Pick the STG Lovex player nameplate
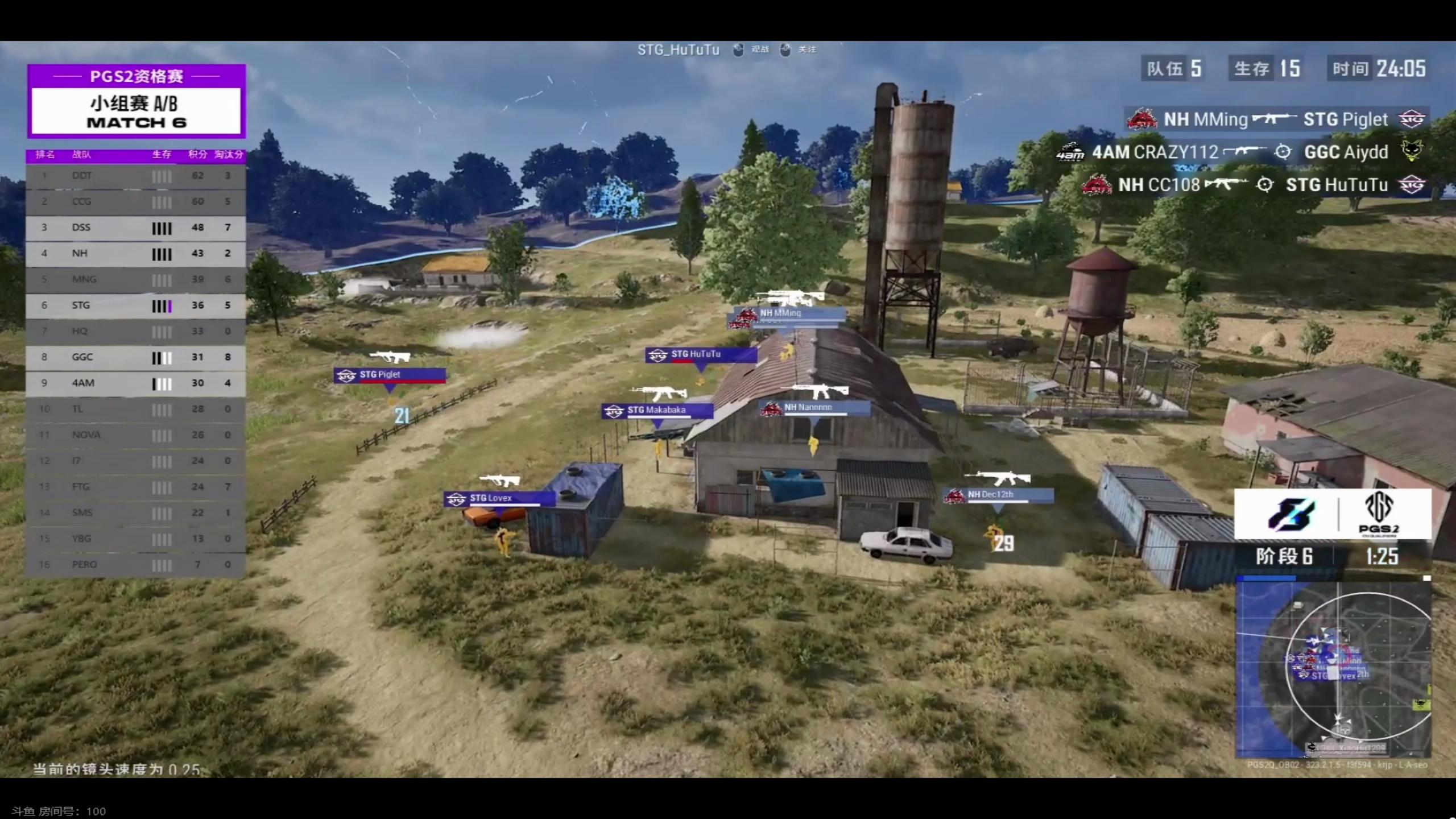The height and width of the screenshot is (819, 1456). 499,499
